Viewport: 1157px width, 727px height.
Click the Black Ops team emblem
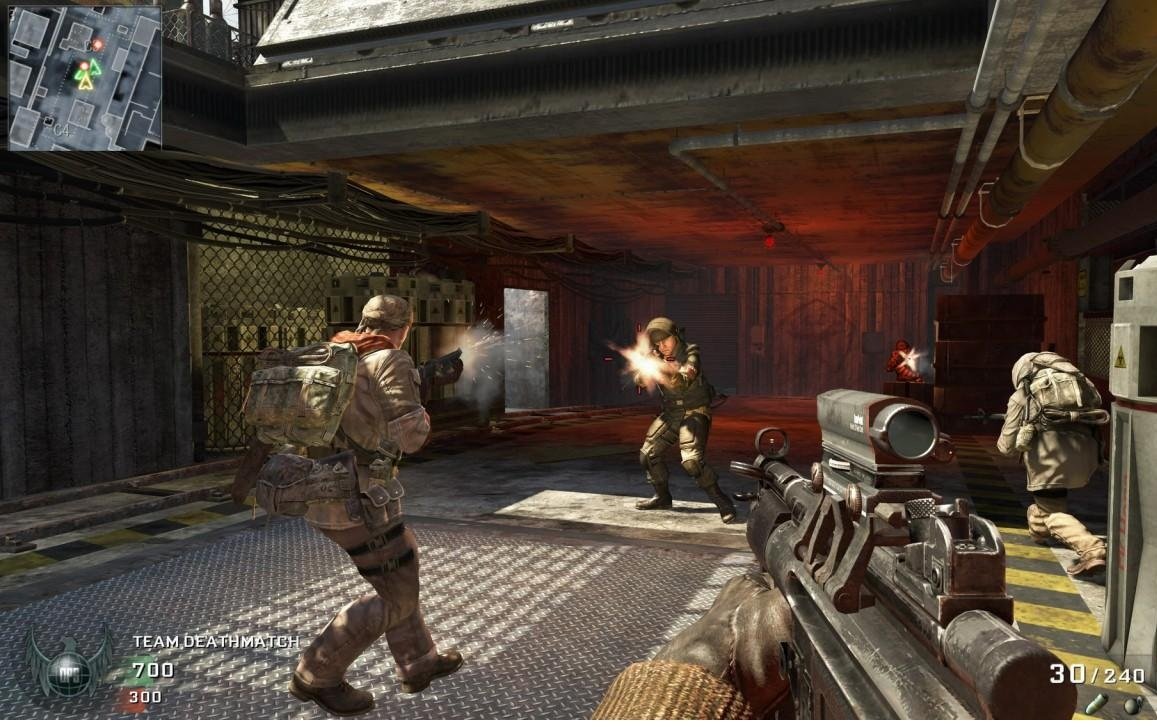(68, 661)
